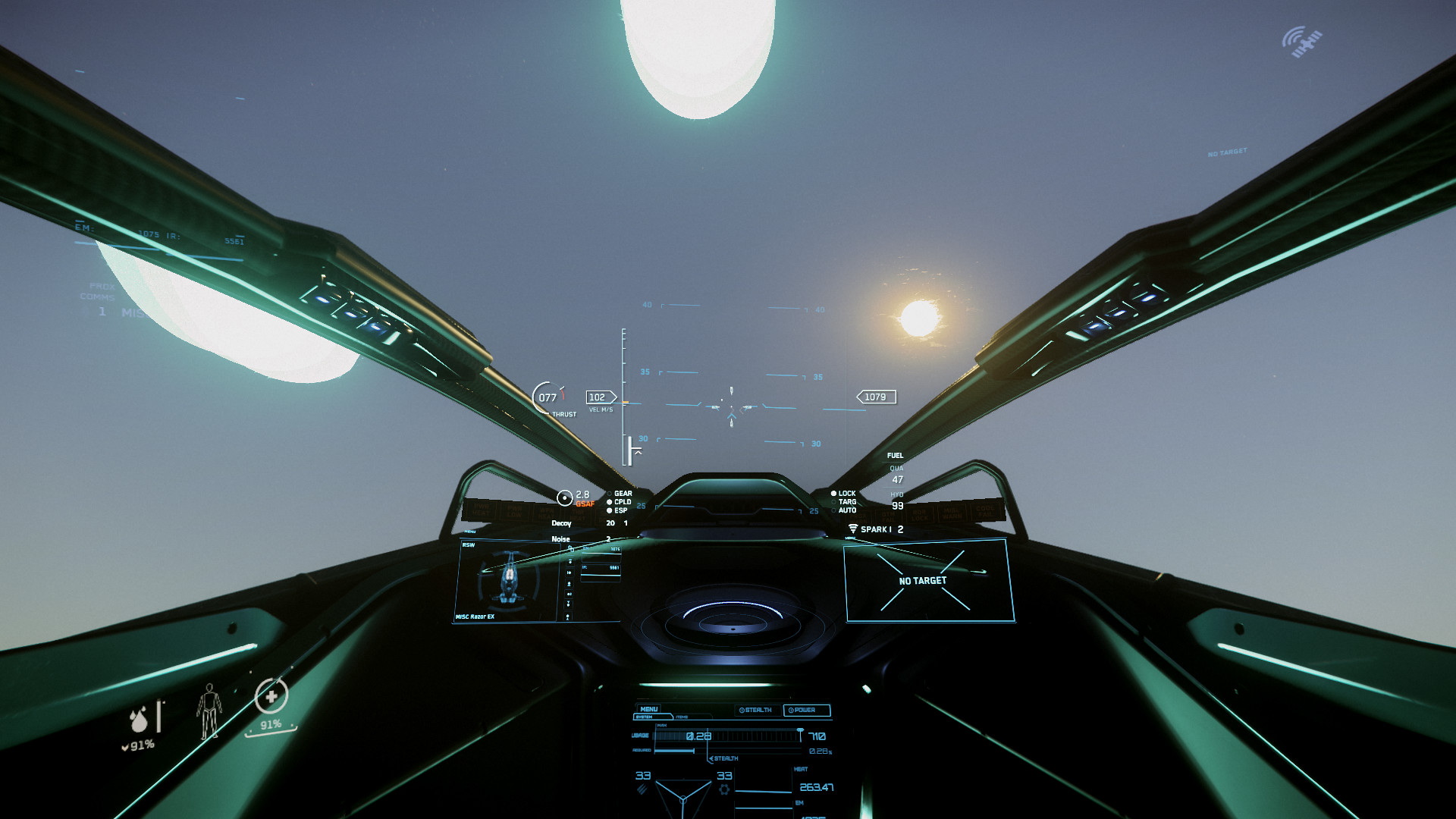Expand the STEALTH marker on the usage bar
This screenshot has width=1456, height=819.
tap(723, 758)
